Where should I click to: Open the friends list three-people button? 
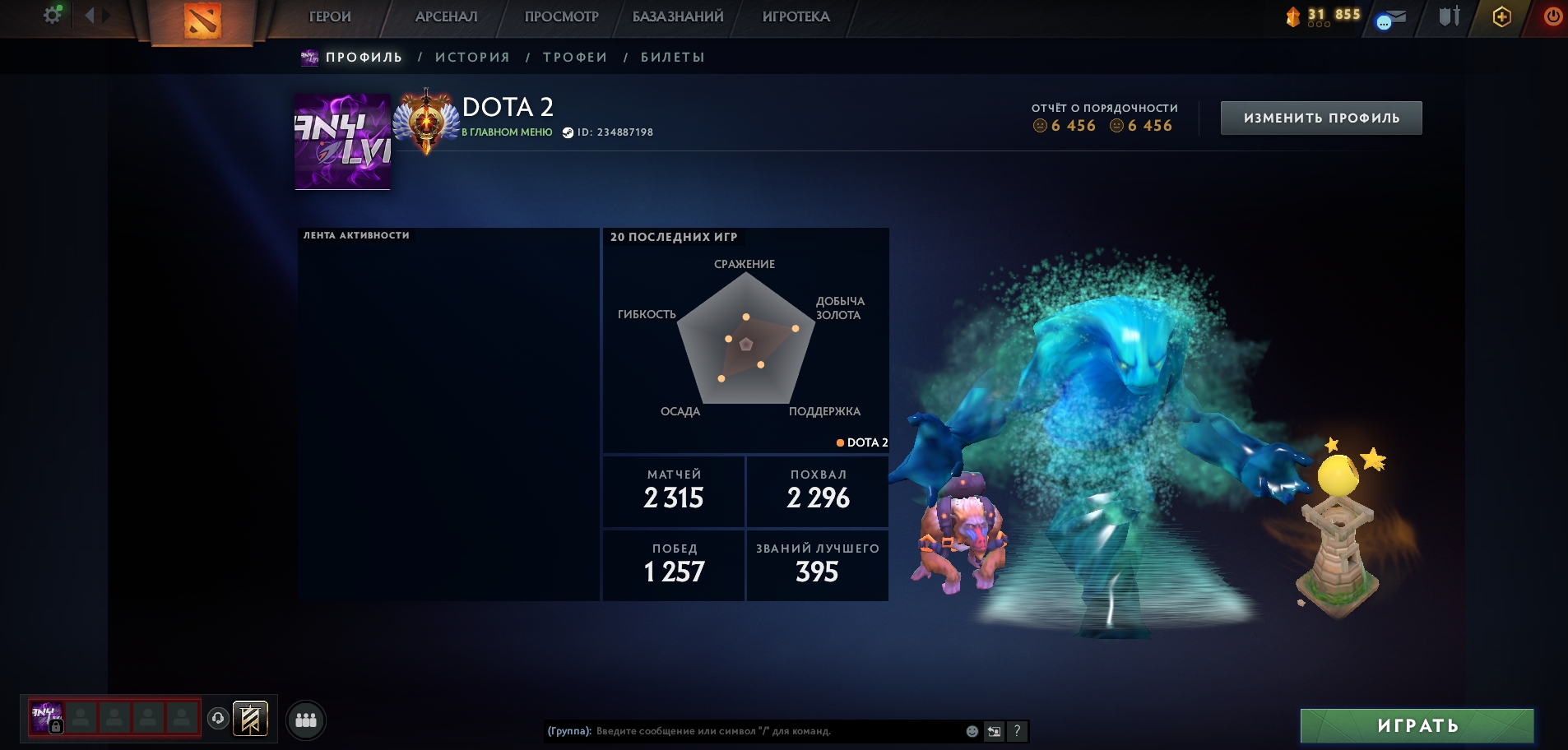pos(306,720)
